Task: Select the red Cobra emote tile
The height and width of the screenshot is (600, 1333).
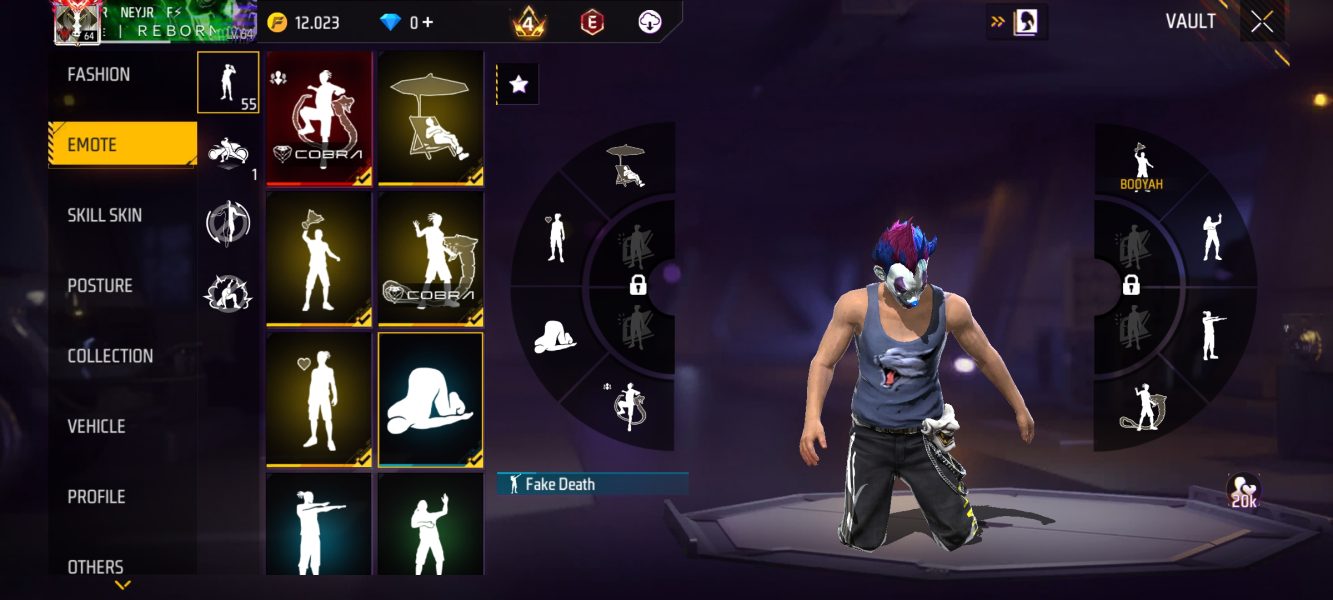Action: click(319, 118)
